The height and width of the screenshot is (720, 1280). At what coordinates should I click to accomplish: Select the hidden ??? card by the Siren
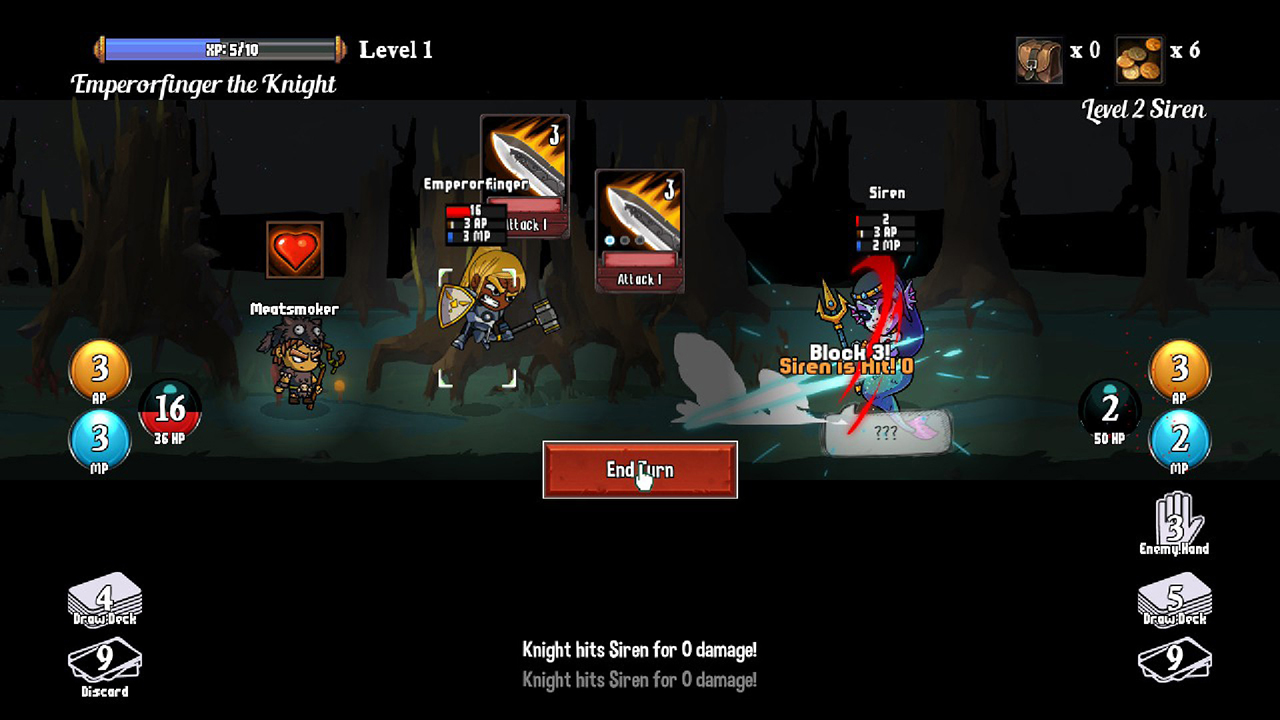886,434
